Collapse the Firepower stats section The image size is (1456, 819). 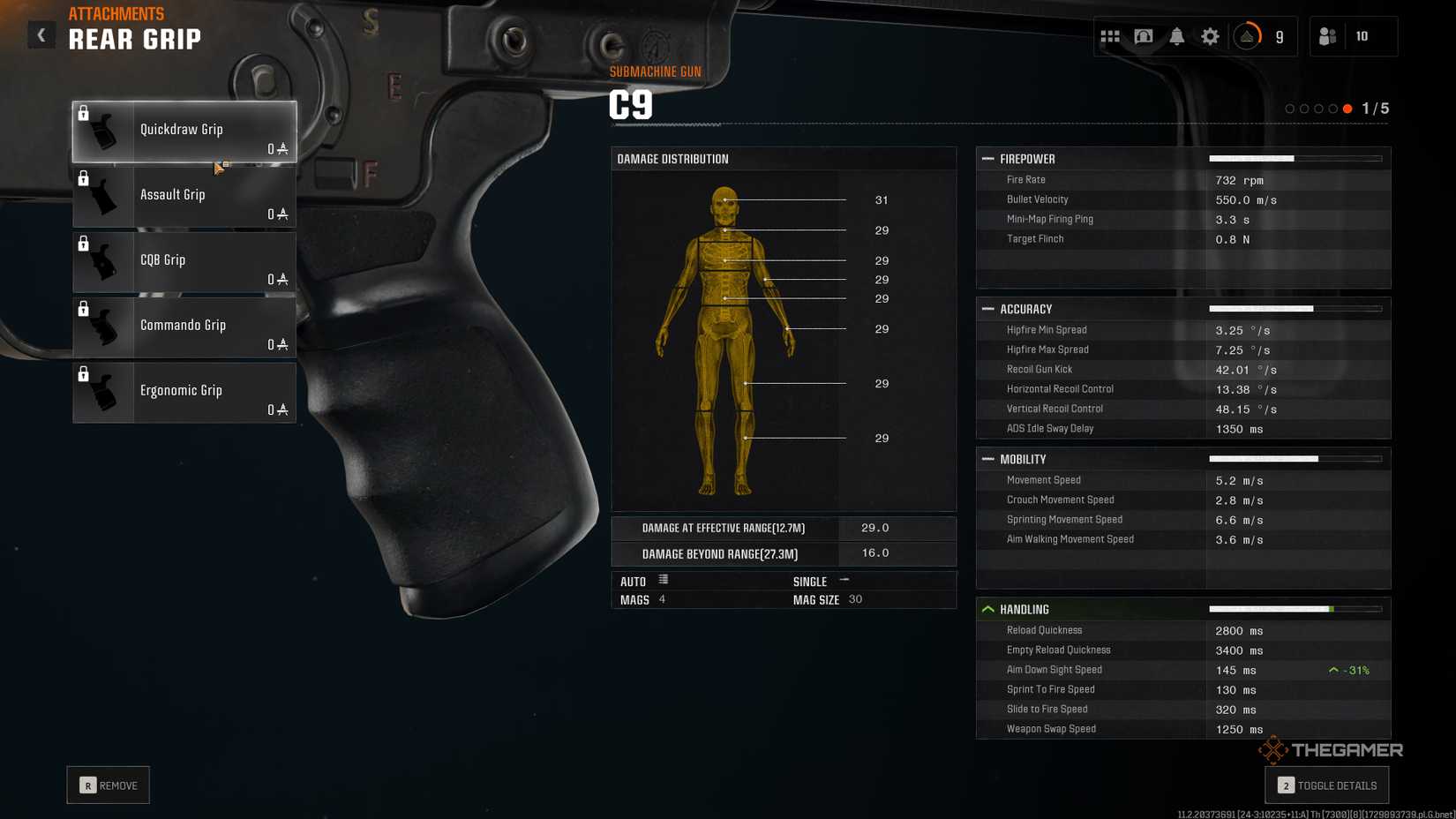[988, 159]
